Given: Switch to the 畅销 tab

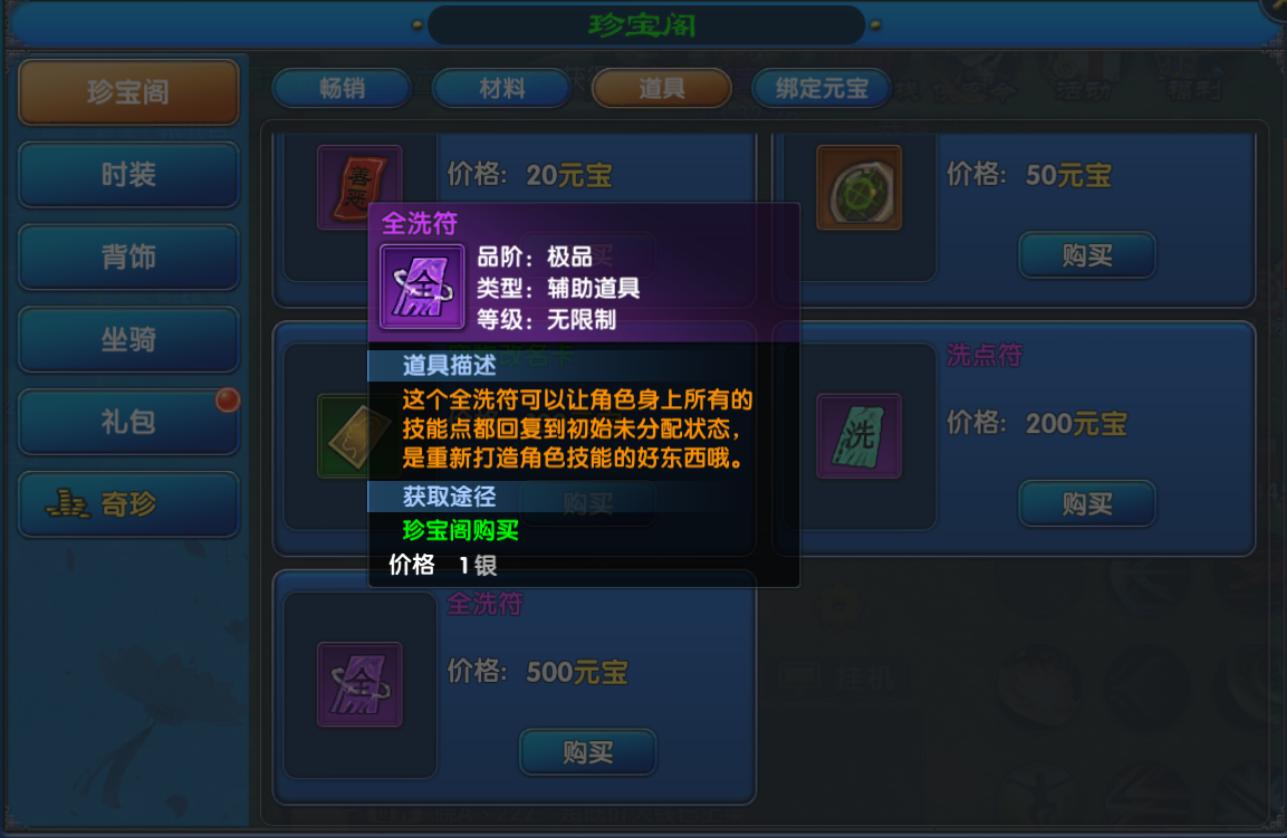Looking at the screenshot, I should (341, 88).
